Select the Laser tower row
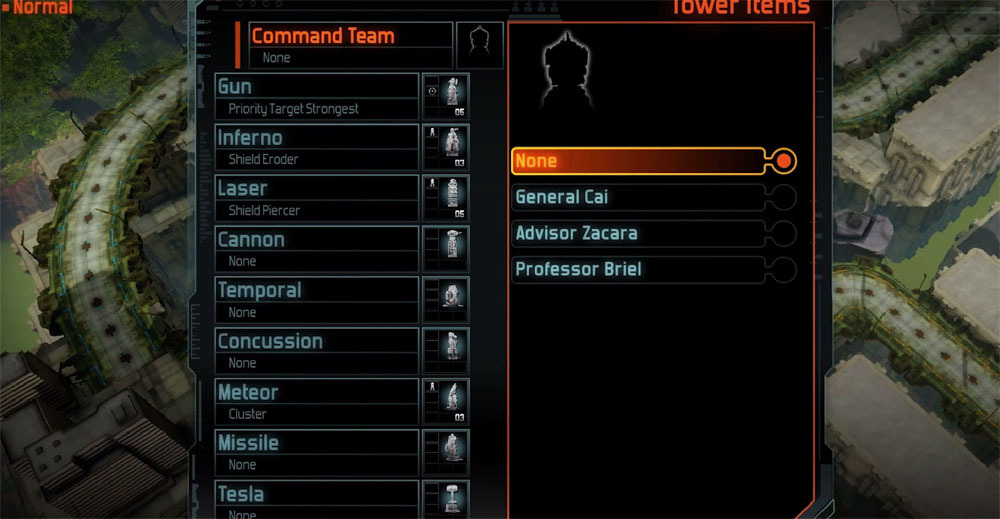This screenshot has width=1000, height=519. [316, 198]
